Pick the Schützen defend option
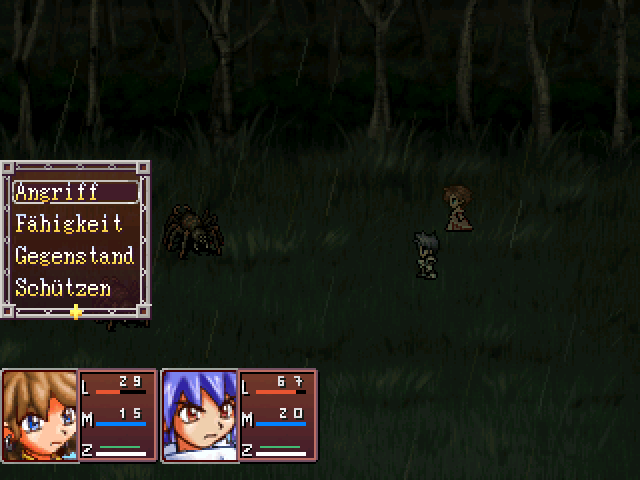 [x=62, y=288]
